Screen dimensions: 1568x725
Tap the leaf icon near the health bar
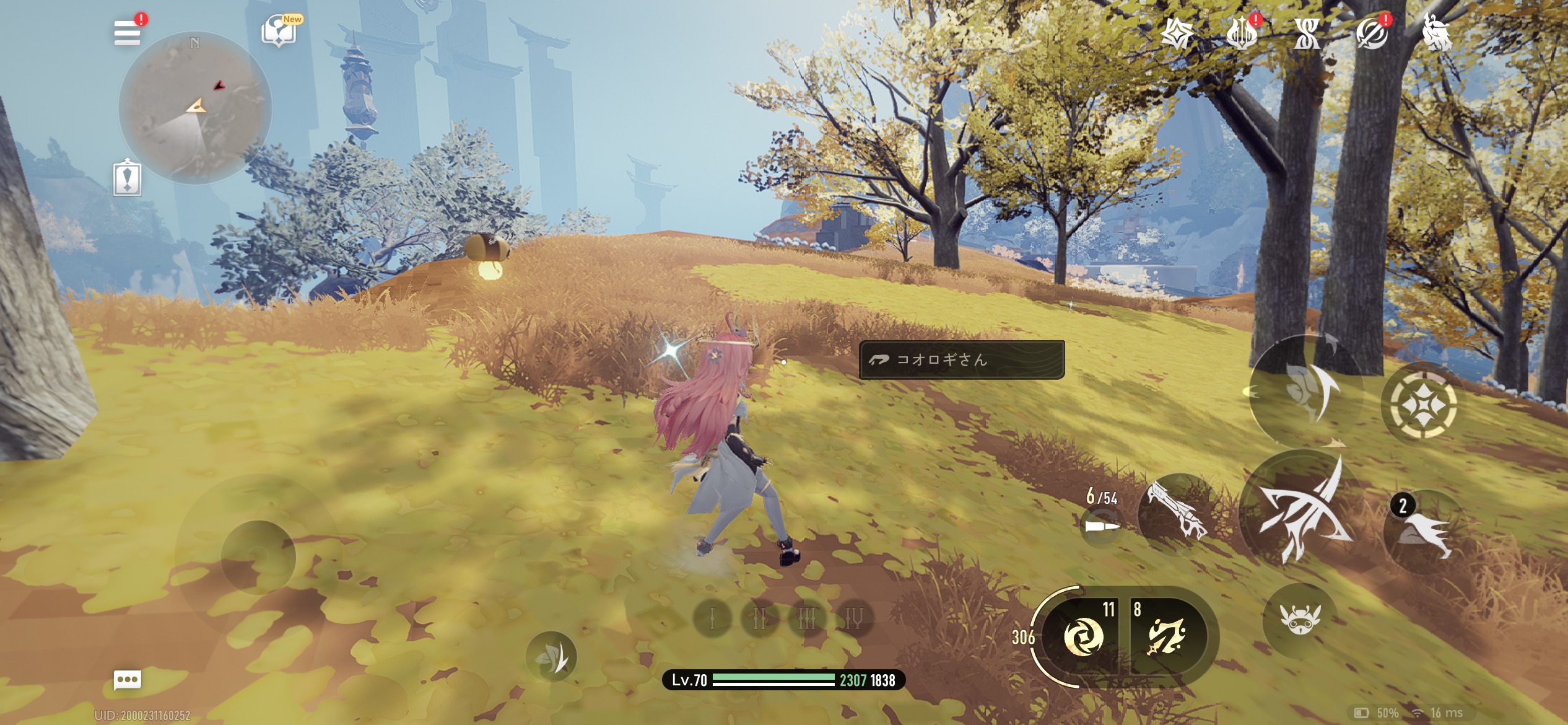point(551,657)
